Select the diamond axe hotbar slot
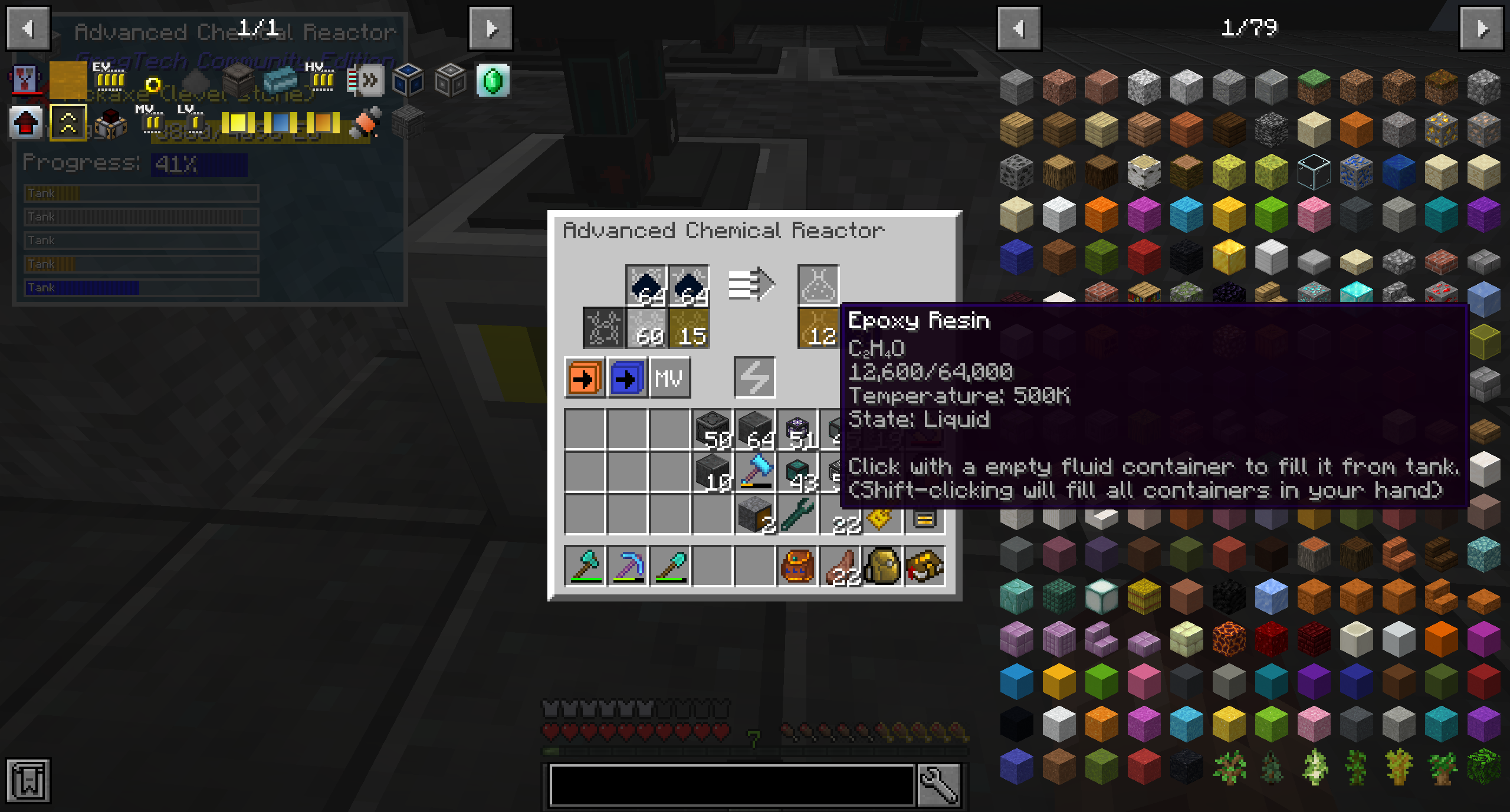Screen dimensions: 1510x812 click(x=585, y=566)
